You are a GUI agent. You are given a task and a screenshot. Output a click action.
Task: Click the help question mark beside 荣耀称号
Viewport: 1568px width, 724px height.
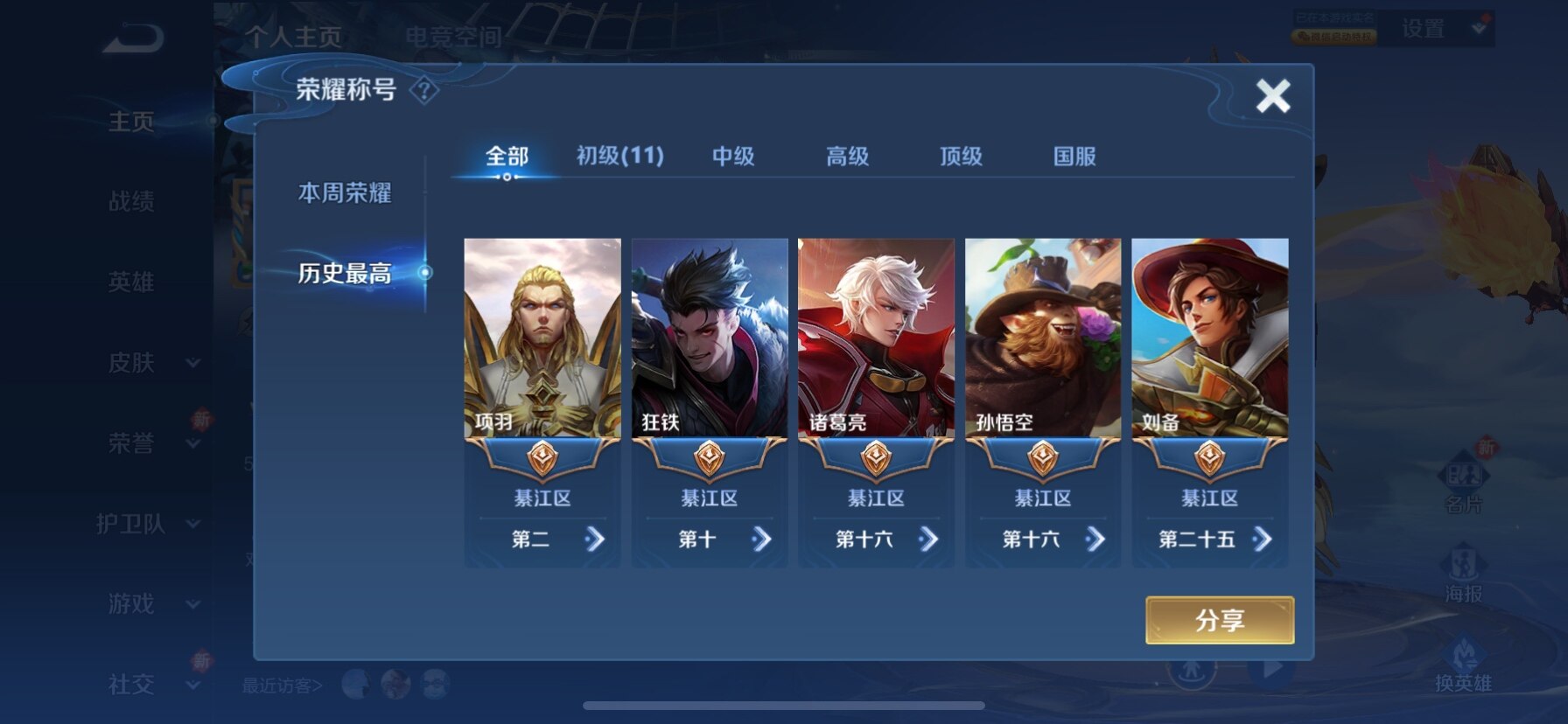(424, 90)
